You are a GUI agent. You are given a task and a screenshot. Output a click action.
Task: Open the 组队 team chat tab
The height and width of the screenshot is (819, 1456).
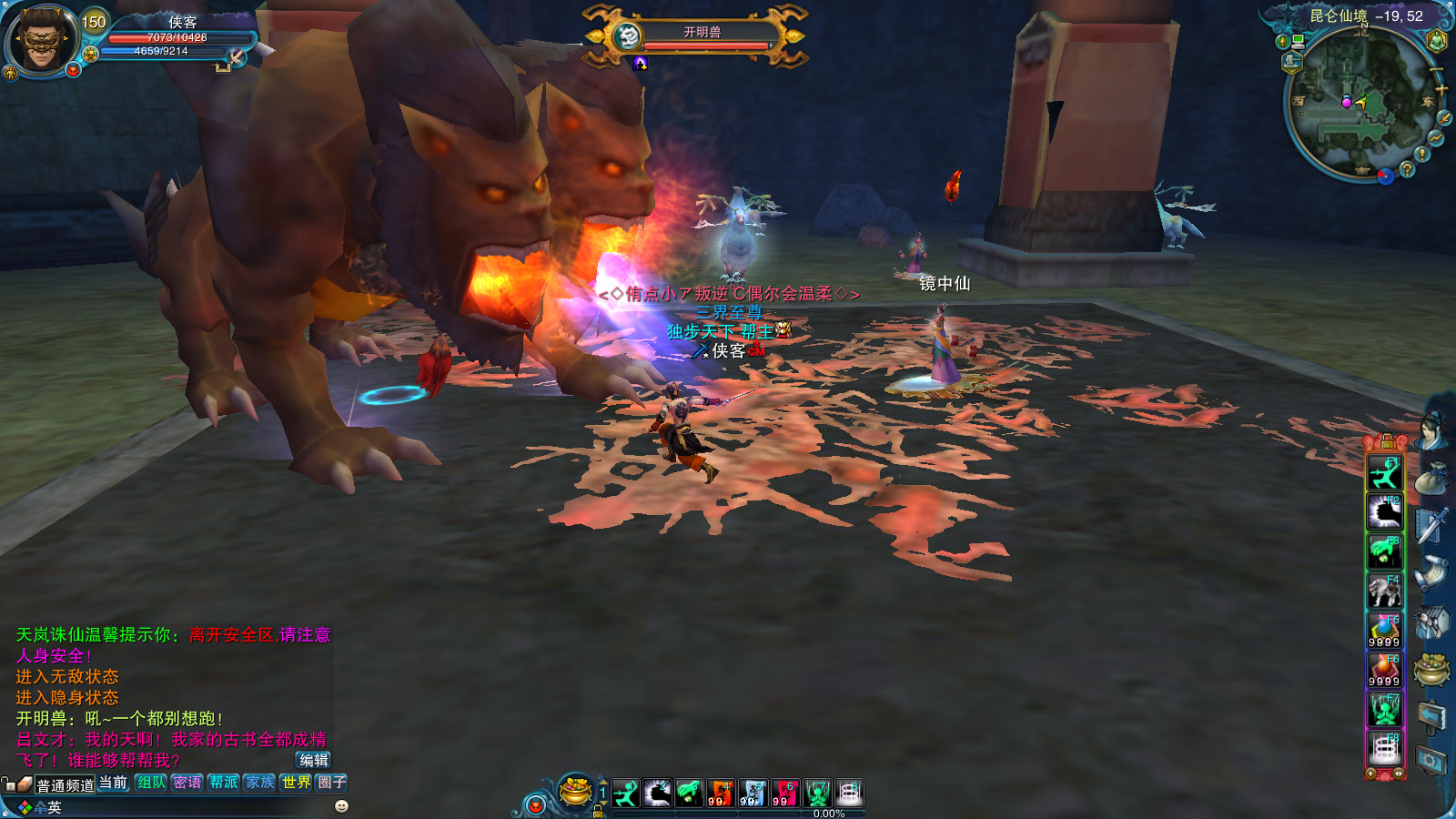tap(151, 783)
